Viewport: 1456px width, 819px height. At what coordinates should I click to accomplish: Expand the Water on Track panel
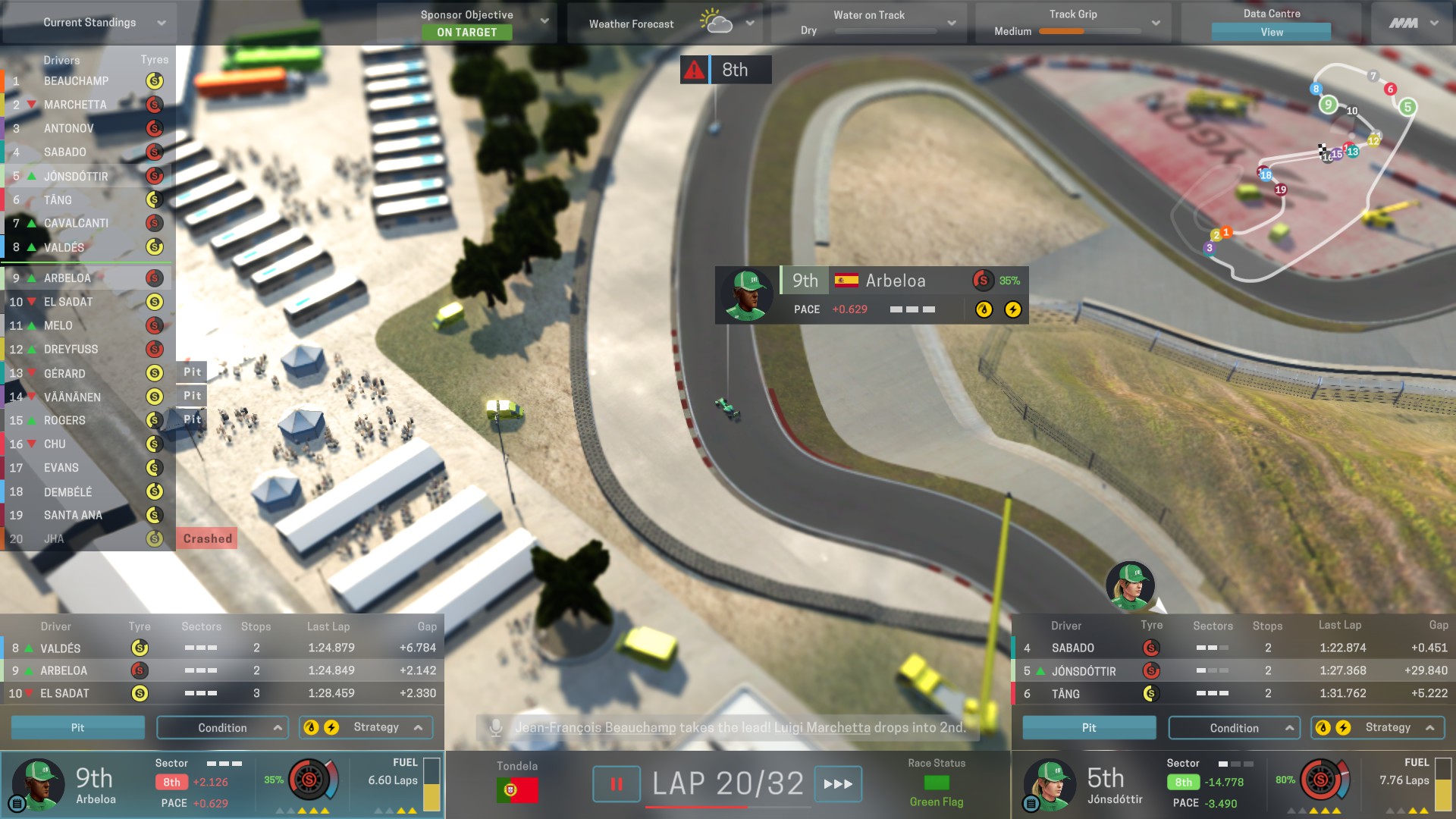click(951, 24)
